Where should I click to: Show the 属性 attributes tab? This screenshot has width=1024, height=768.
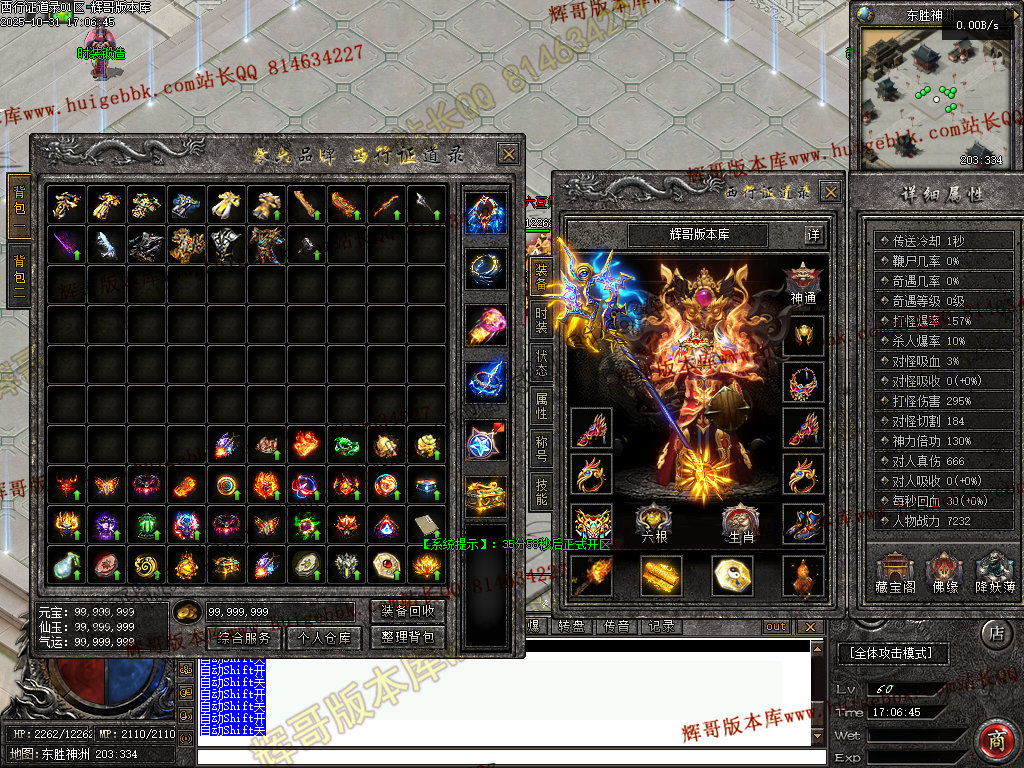541,405
